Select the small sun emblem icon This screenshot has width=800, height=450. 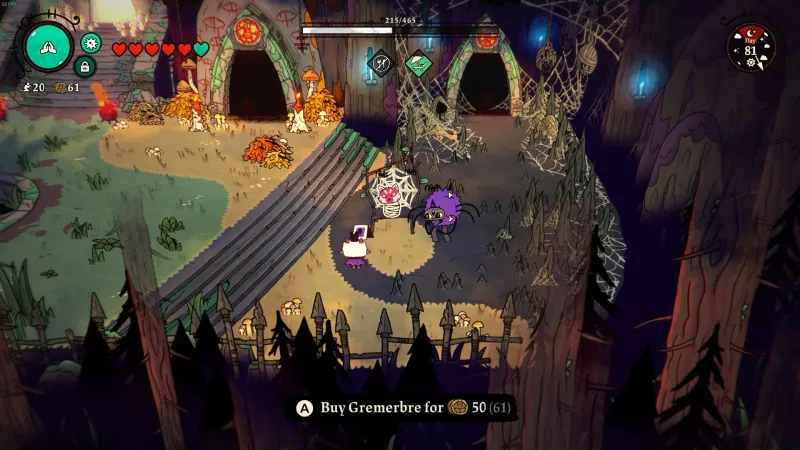tap(91, 42)
